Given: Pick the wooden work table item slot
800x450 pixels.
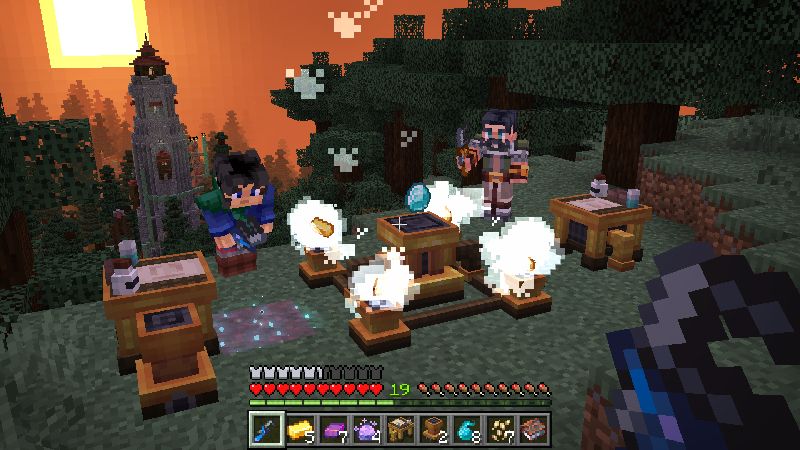Looking at the screenshot, I should pyautogui.click(x=400, y=428).
